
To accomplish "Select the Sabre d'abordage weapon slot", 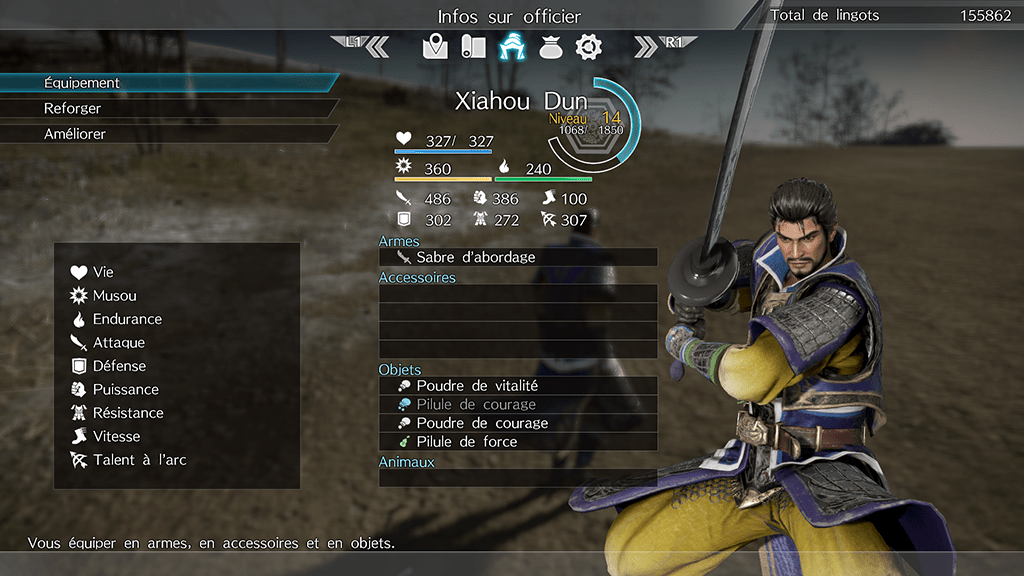I will click(517, 257).
